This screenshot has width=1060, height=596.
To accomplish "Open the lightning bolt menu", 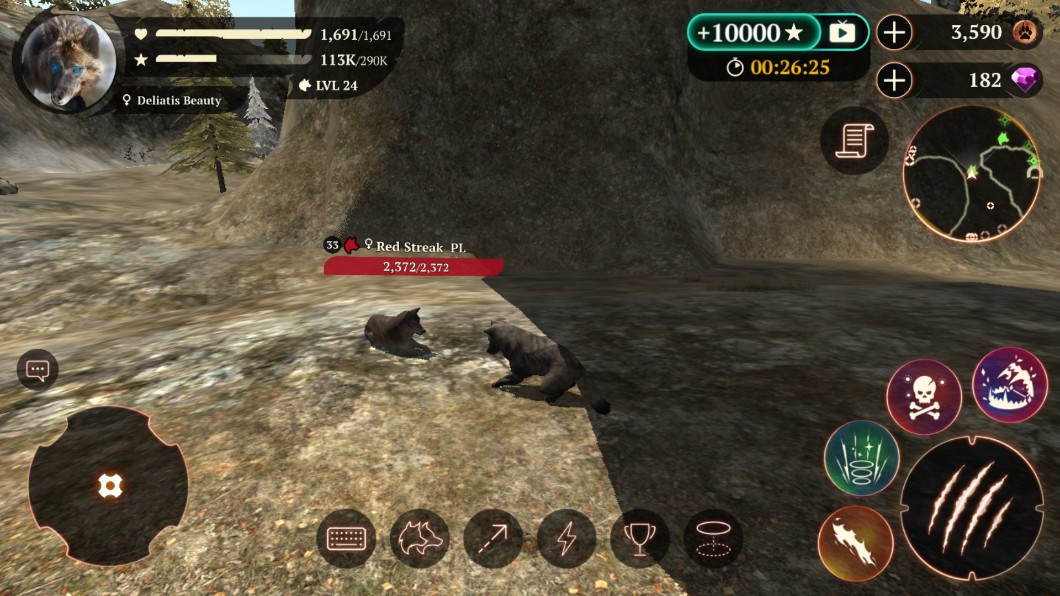I will pyautogui.click(x=566, y=539).
